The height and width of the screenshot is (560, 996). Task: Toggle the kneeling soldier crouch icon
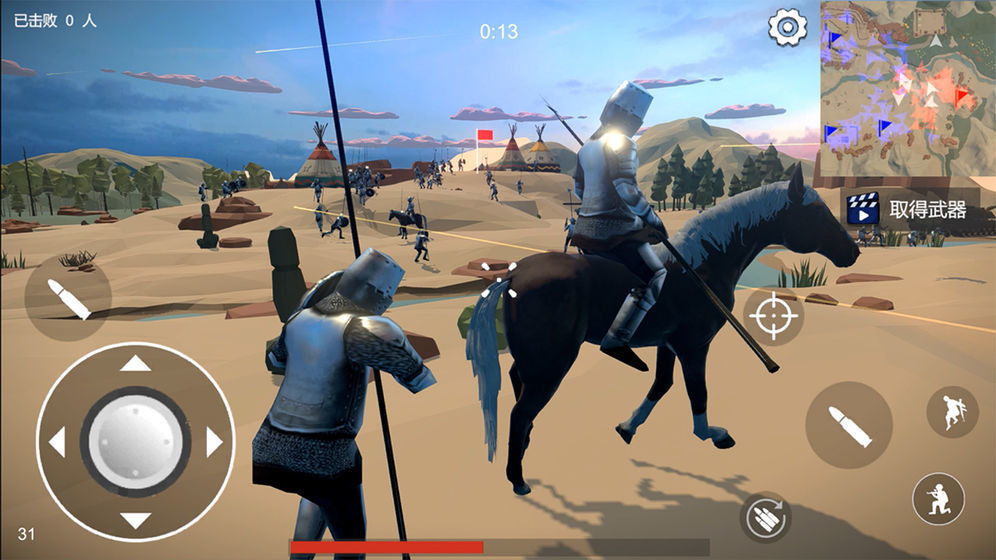[938, 498]
